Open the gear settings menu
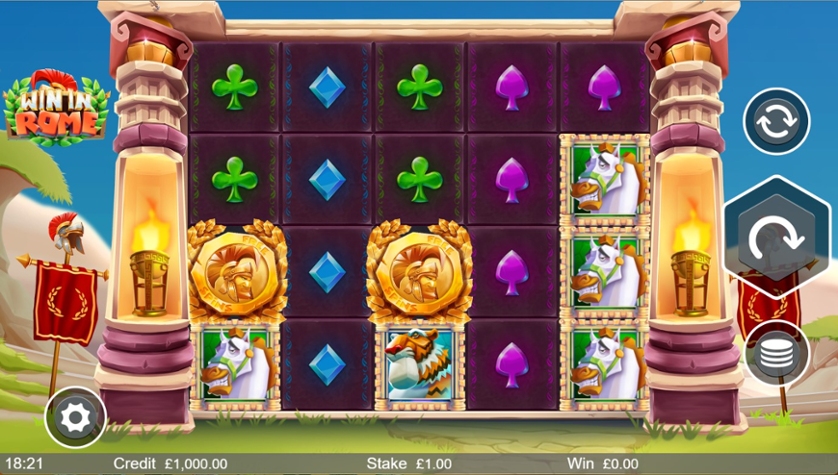The width and height of the screenshot is (838, 475). tap(75, 417)
